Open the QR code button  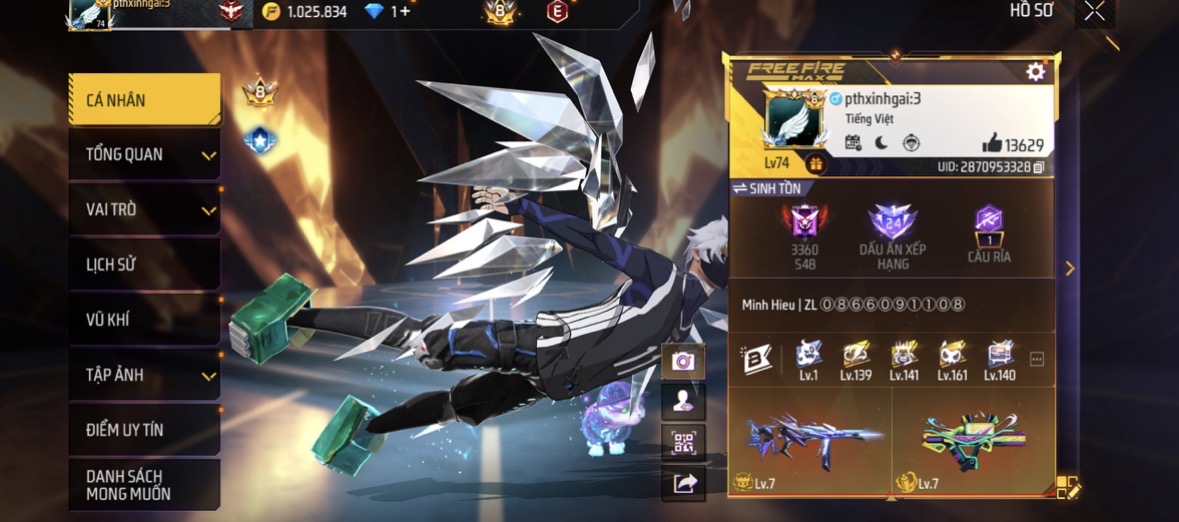(x=683, y=442)
